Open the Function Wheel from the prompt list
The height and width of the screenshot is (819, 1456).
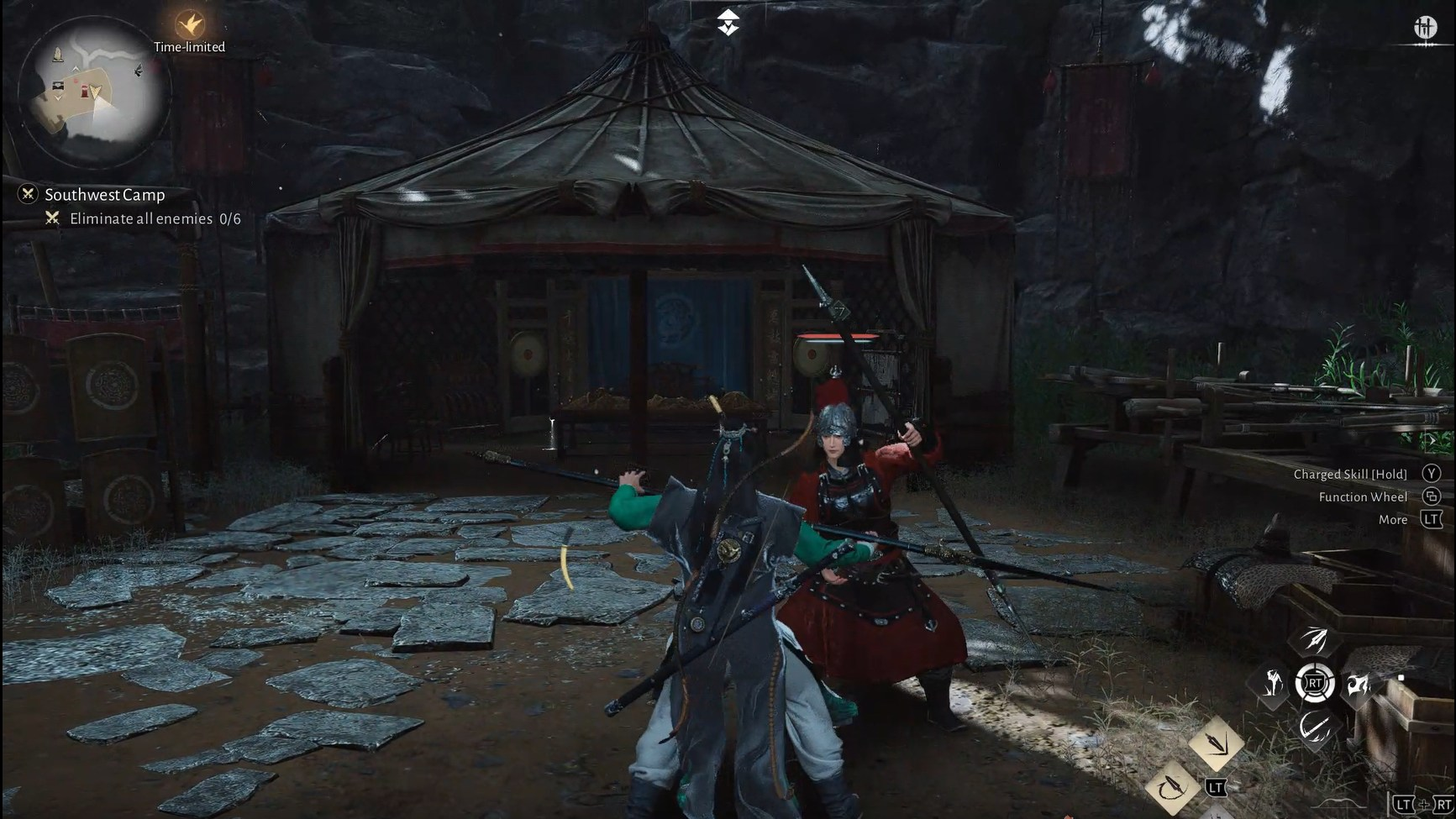coord(1363,496)
